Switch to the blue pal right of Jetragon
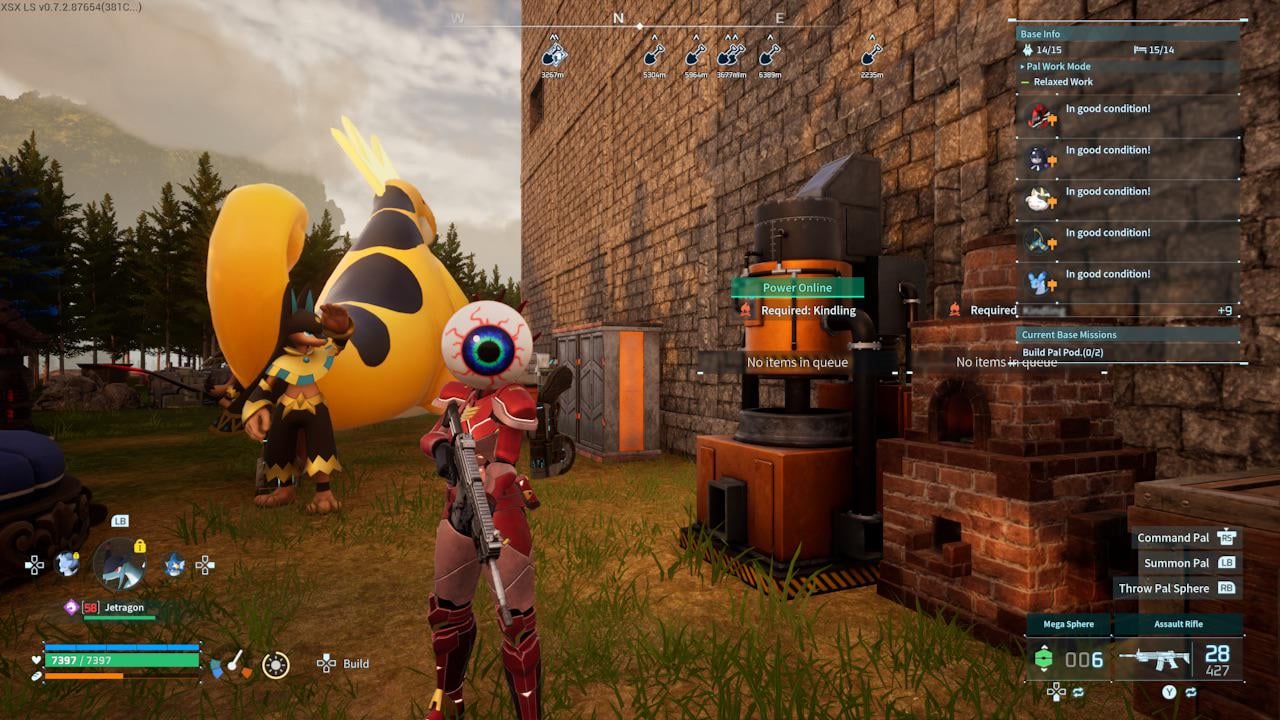This screenshot has height=720, width=1280. 175,564
